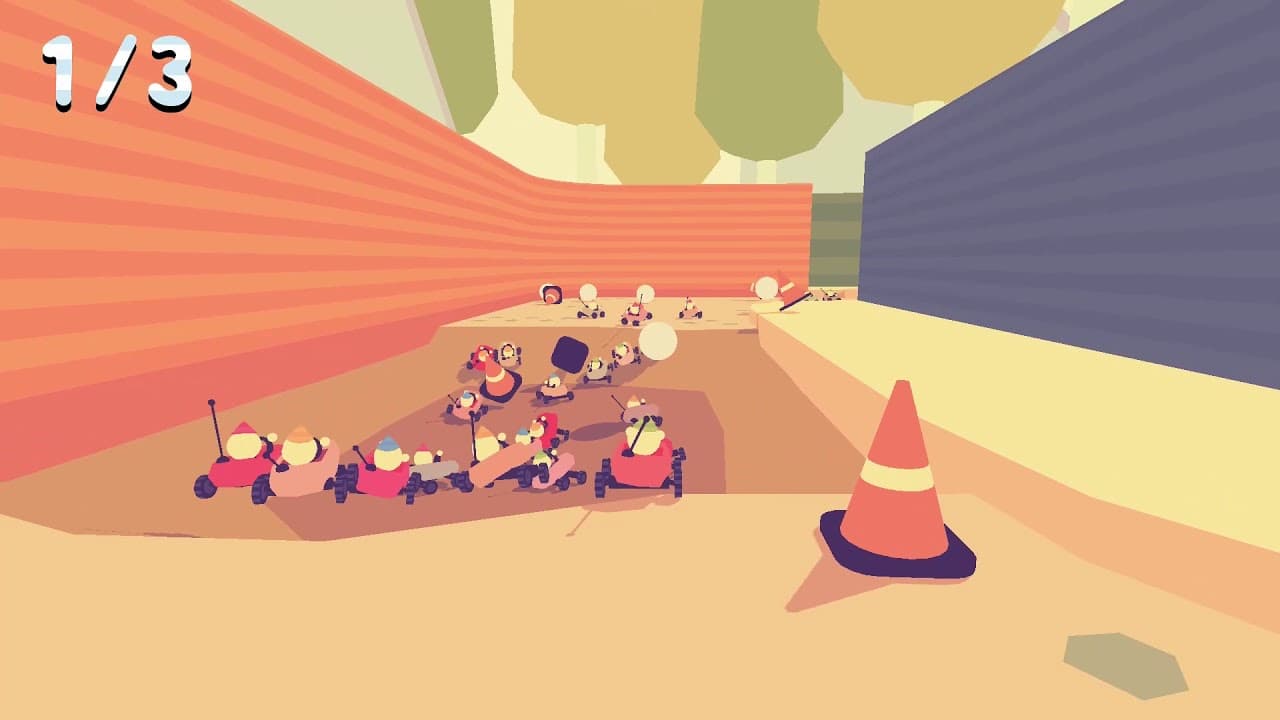Viewport: 1280px width, 720px height.
Task: Click the big white ball near the karts
Action: point(659,340)
